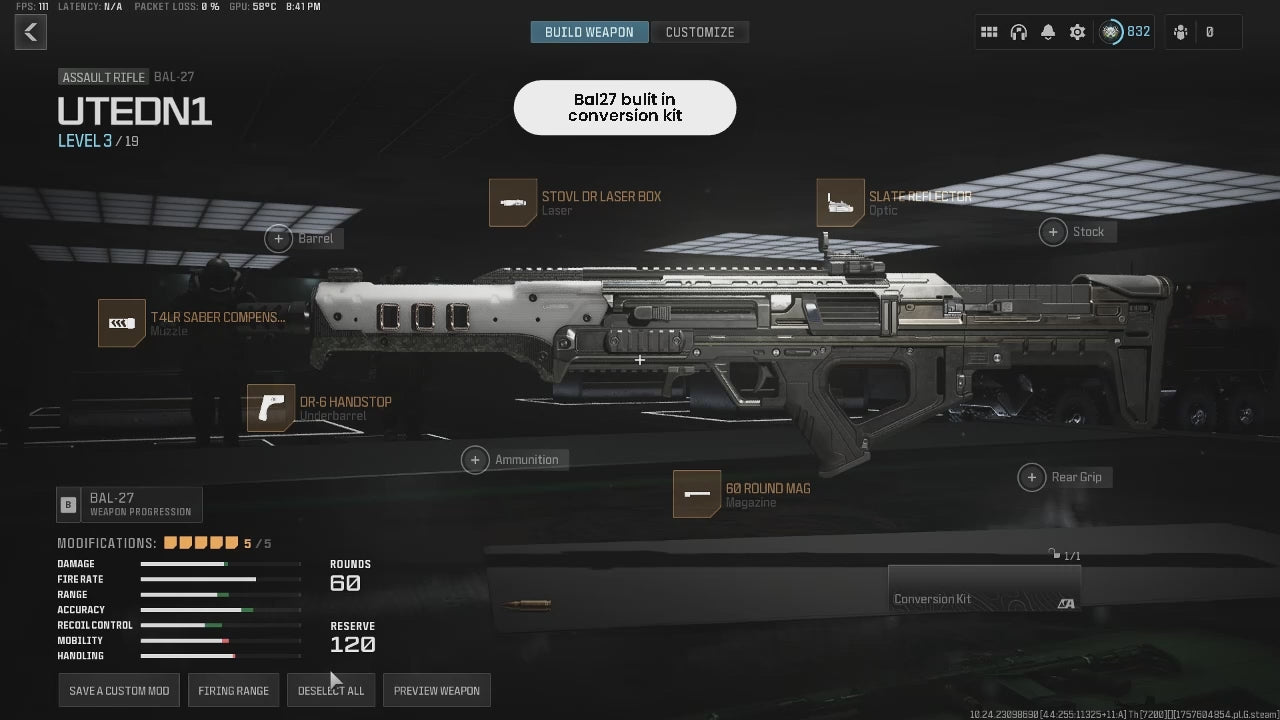Select the Slate Reflector optic slot

pyautogui.click(x=840, y=203)
